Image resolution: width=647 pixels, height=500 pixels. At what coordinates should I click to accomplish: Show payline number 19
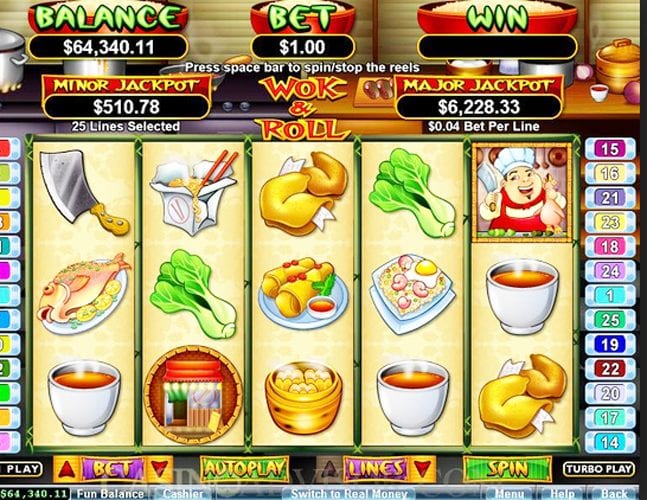[x=608, y=345]
